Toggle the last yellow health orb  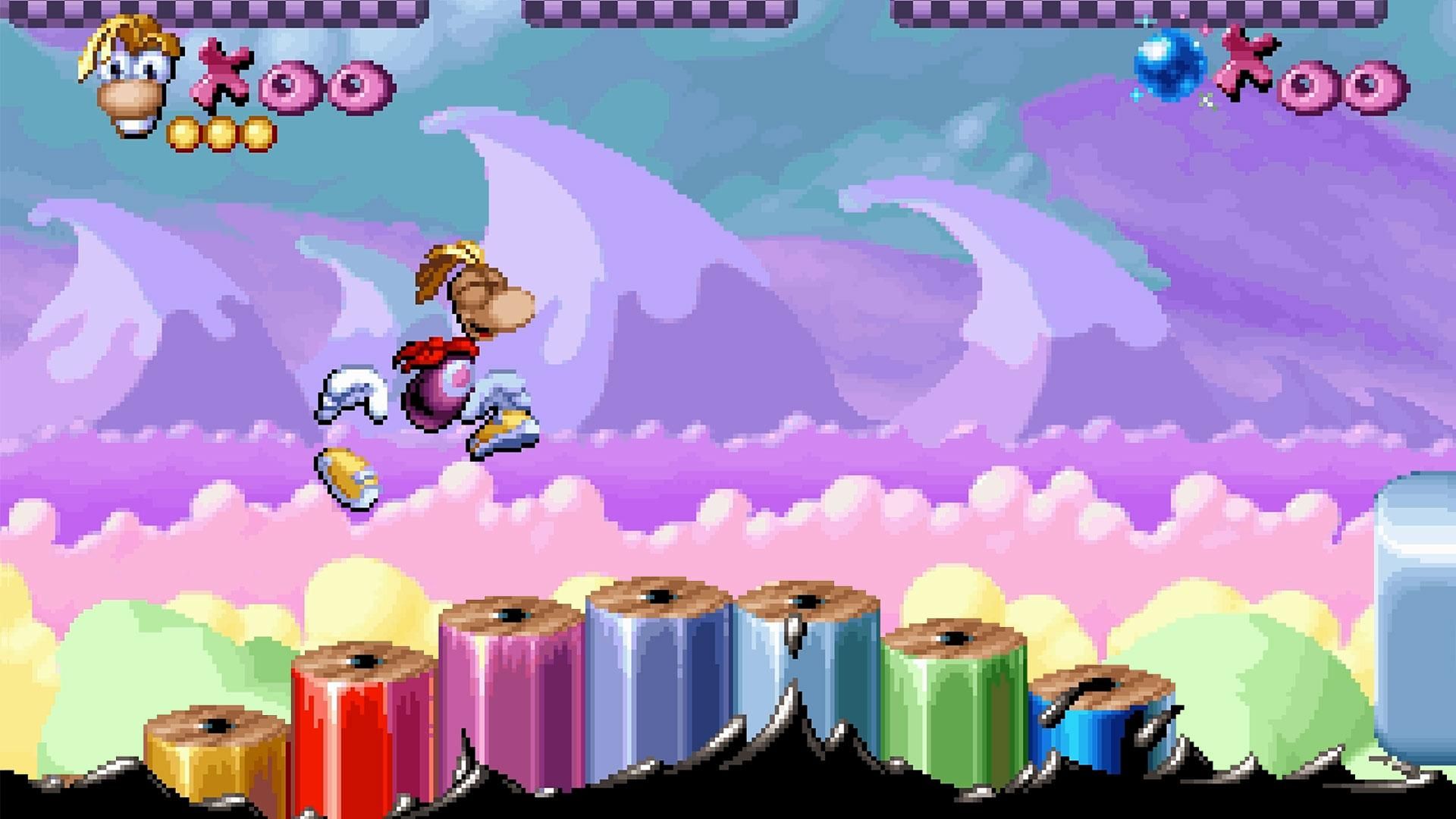pyautogui.click(x=258, y=133)
